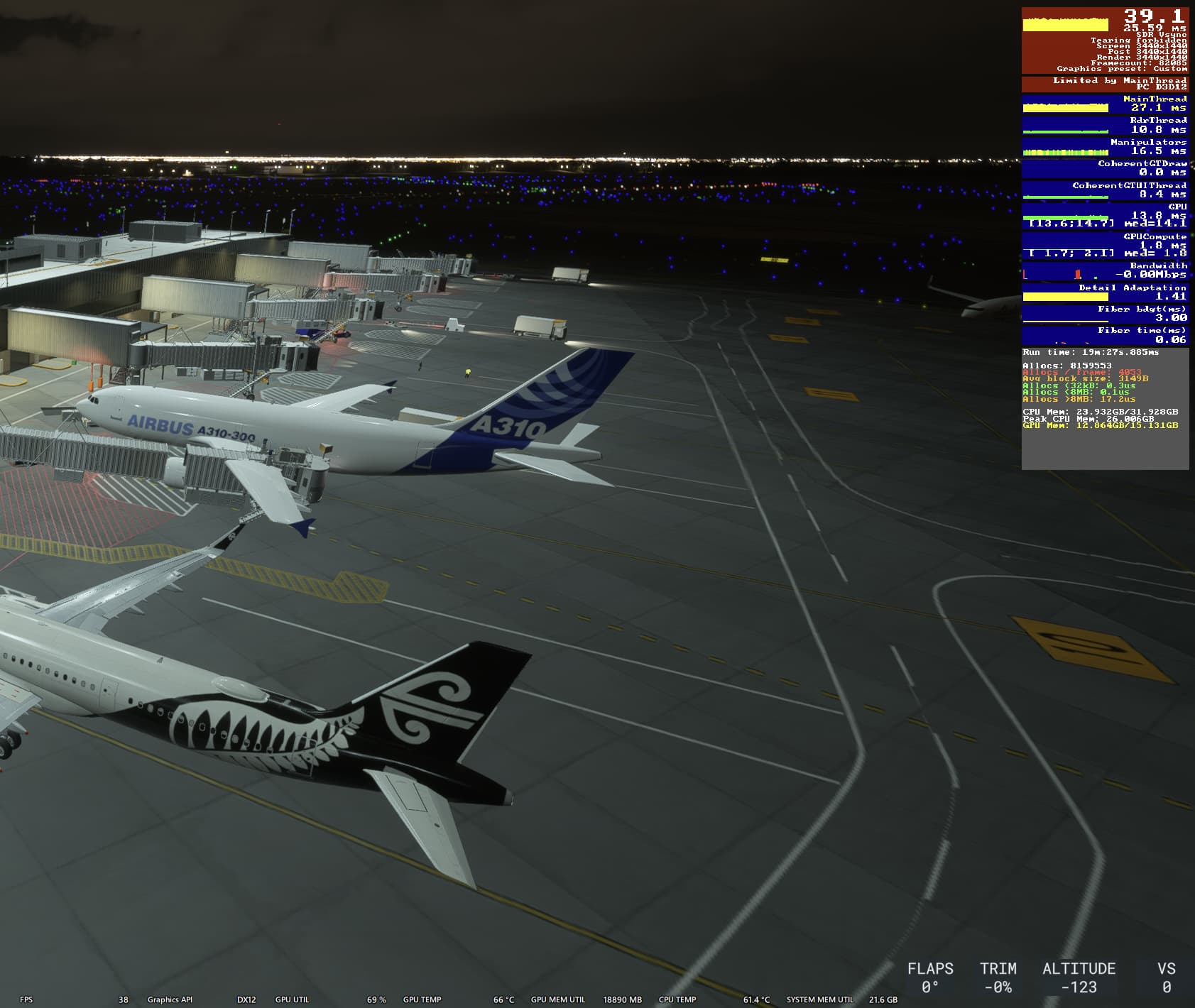1195x1008 pixels.
Task: Click the DX12 Graphics API status entry
Action: click(245, 999)
